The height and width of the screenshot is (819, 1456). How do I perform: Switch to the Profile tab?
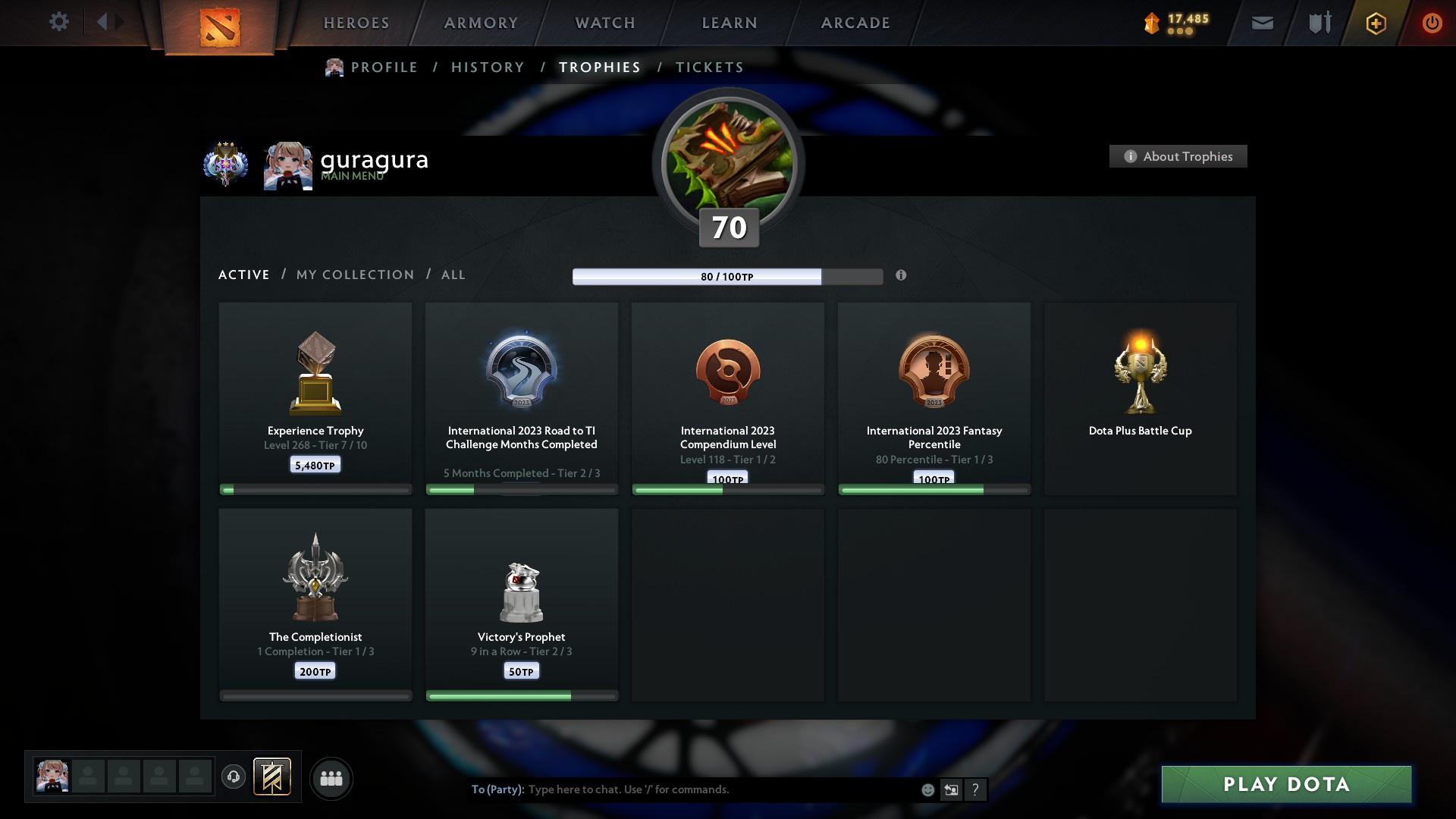(x=384, y=67)
